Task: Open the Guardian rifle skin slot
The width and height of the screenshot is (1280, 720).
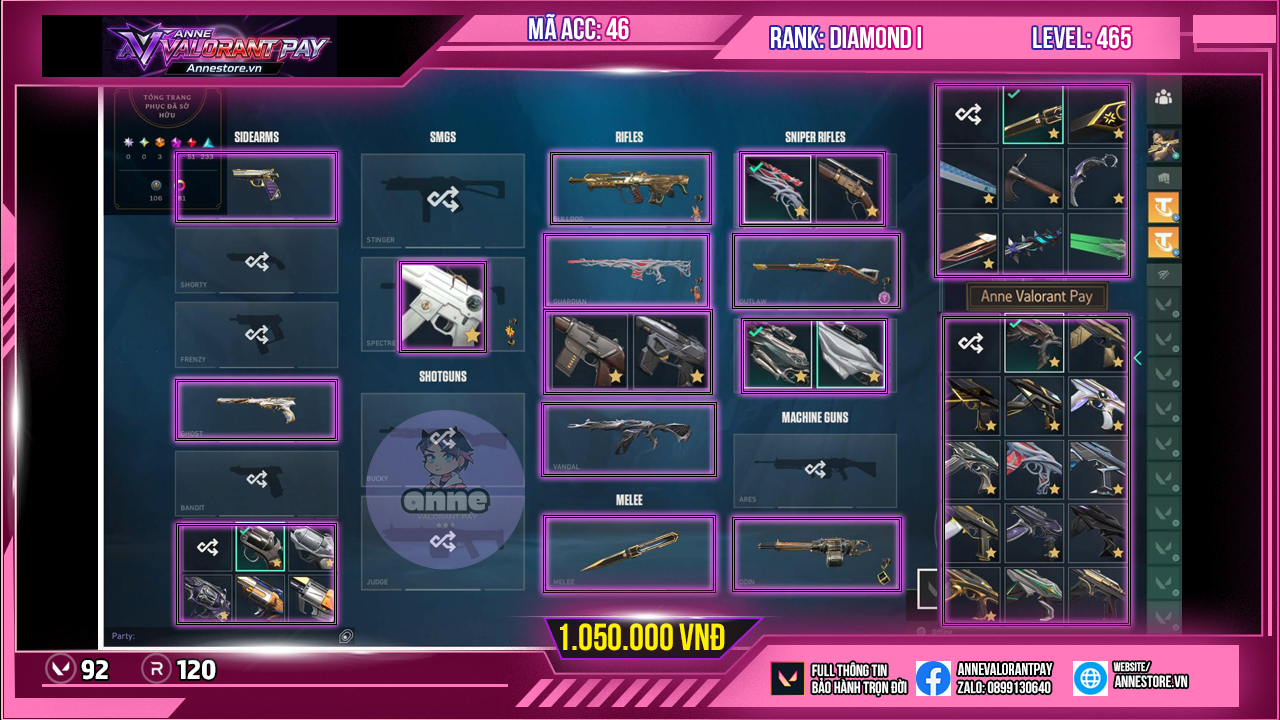Action: 626,271
